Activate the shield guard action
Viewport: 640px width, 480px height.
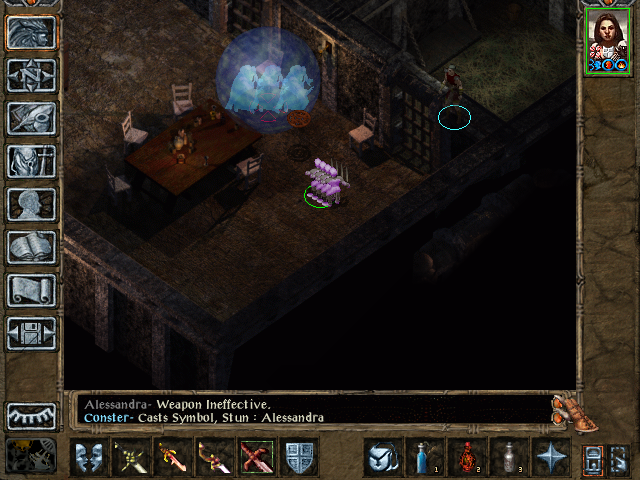point(298,457)
